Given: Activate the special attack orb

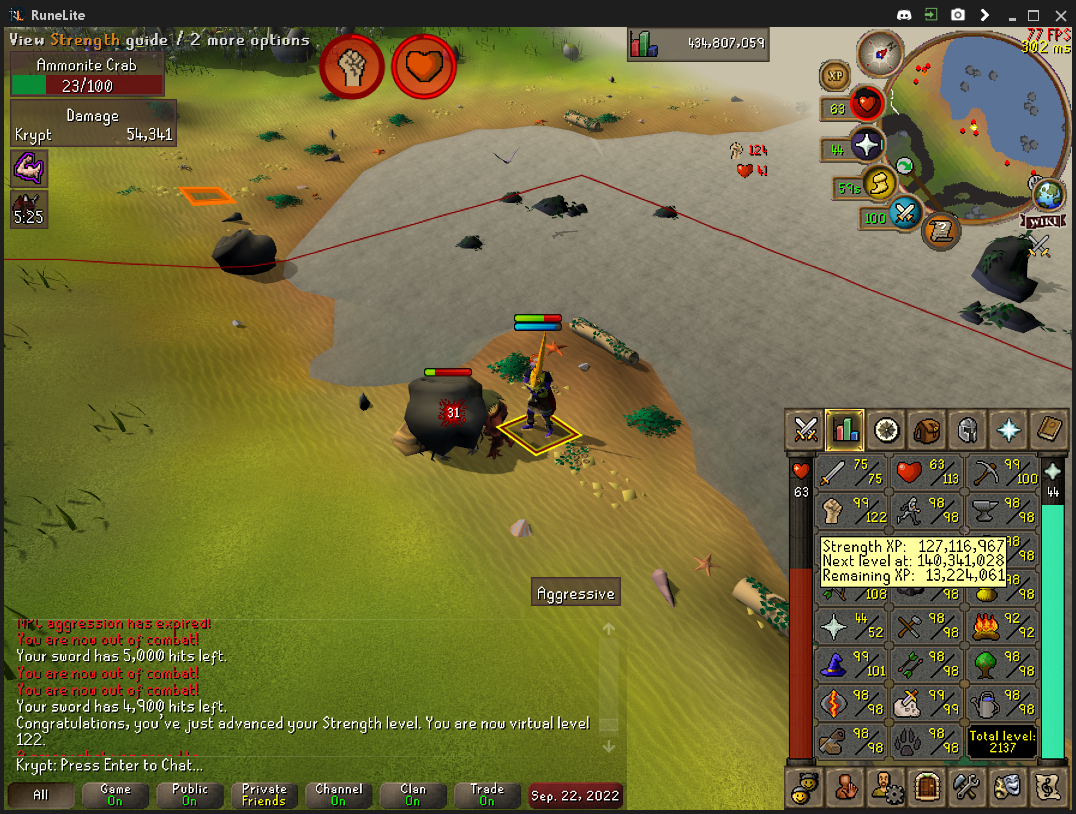Looking at the screenshot, I should [x=904, y=213].
